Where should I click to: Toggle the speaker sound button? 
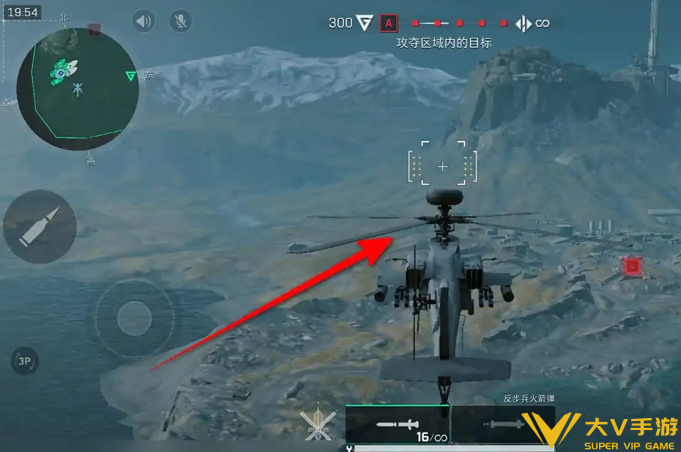click(x=144, y=21)
